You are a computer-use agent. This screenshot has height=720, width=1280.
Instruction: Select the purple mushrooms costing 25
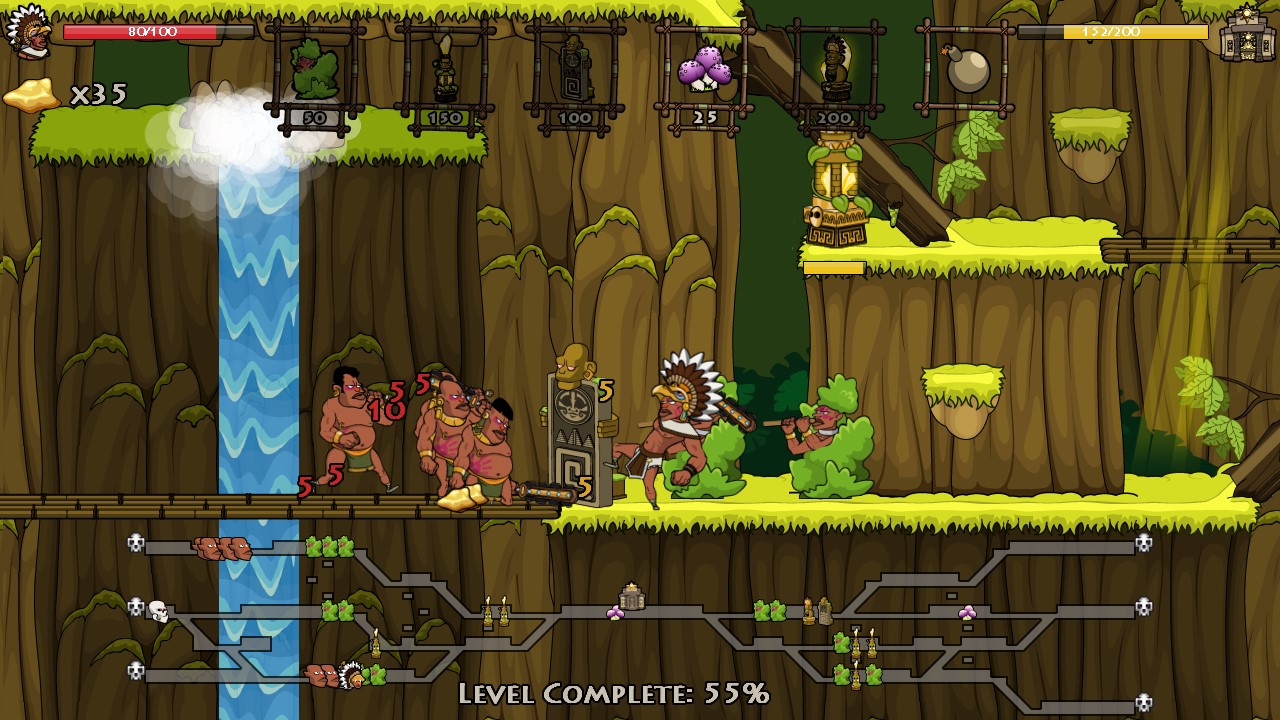(704, 72)
